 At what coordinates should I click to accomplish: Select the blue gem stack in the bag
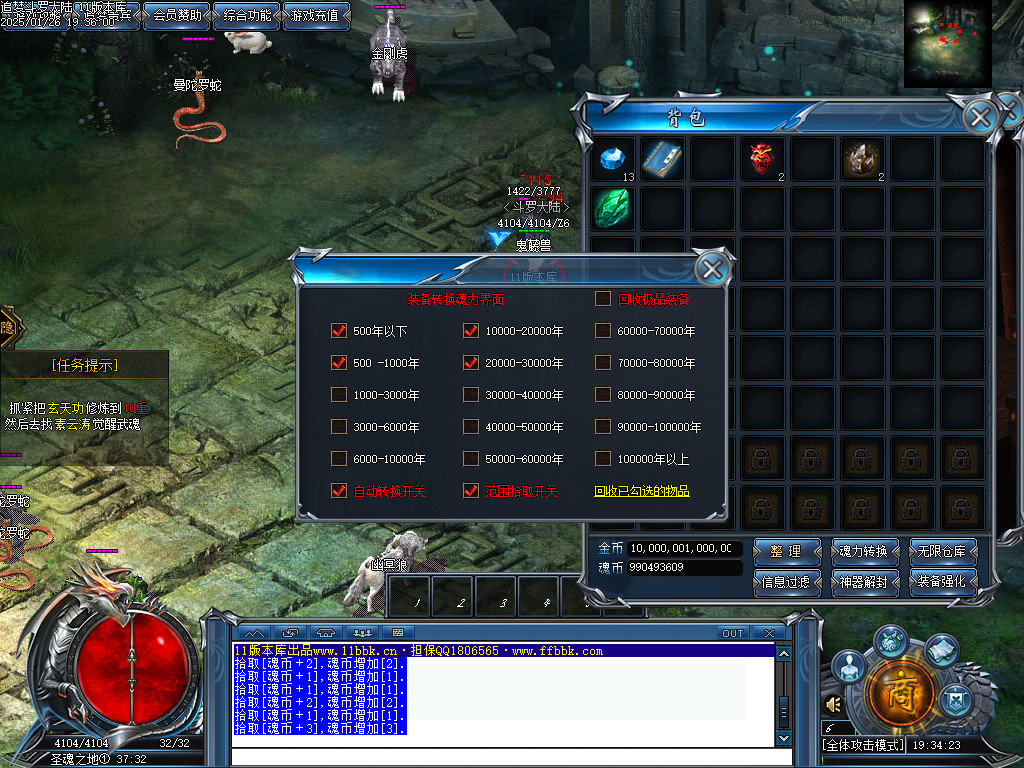(x=611, y=159)
